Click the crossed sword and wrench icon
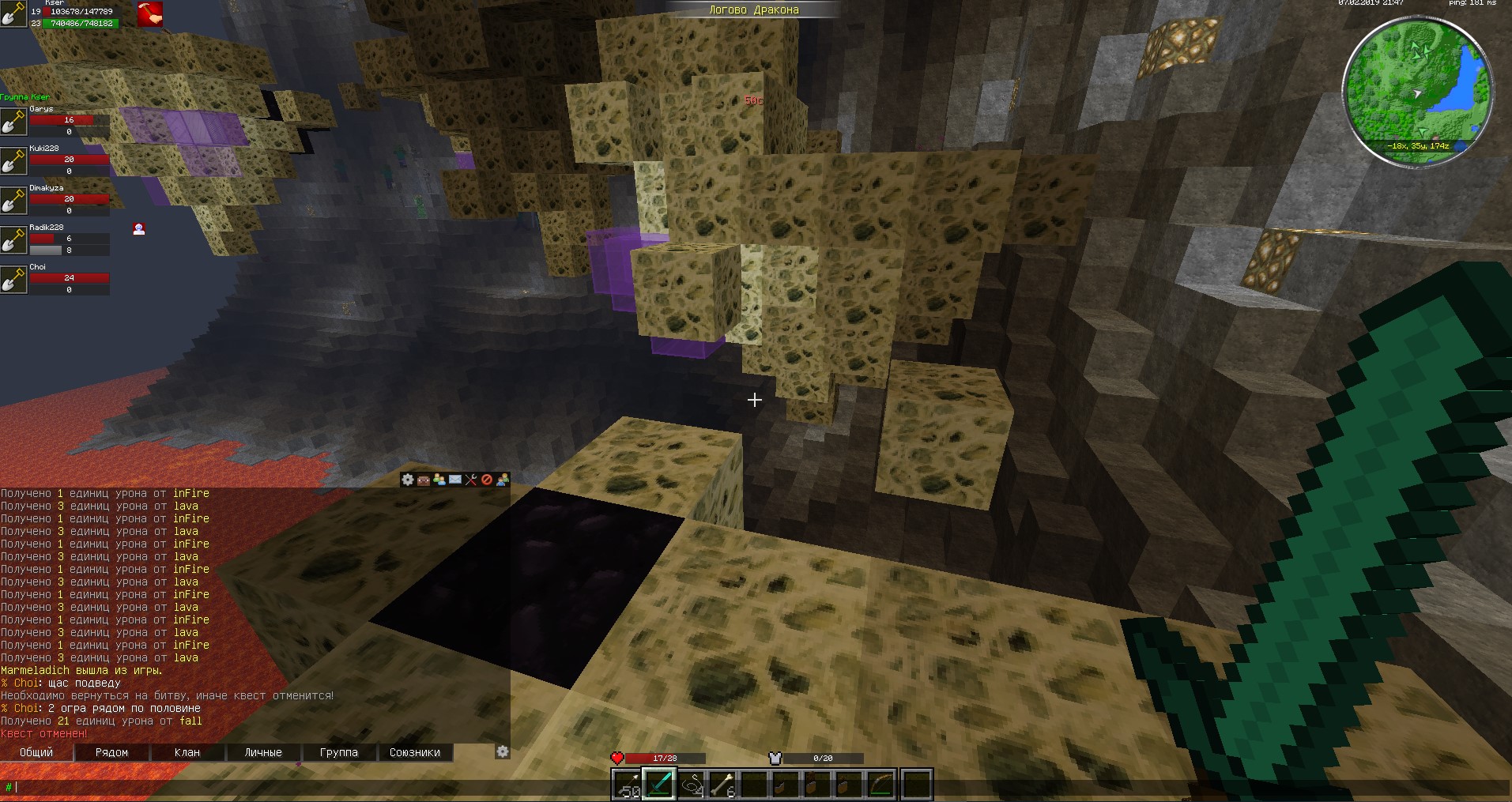Viewport: 1512px width, 802px height. click(x=471, y=480)
